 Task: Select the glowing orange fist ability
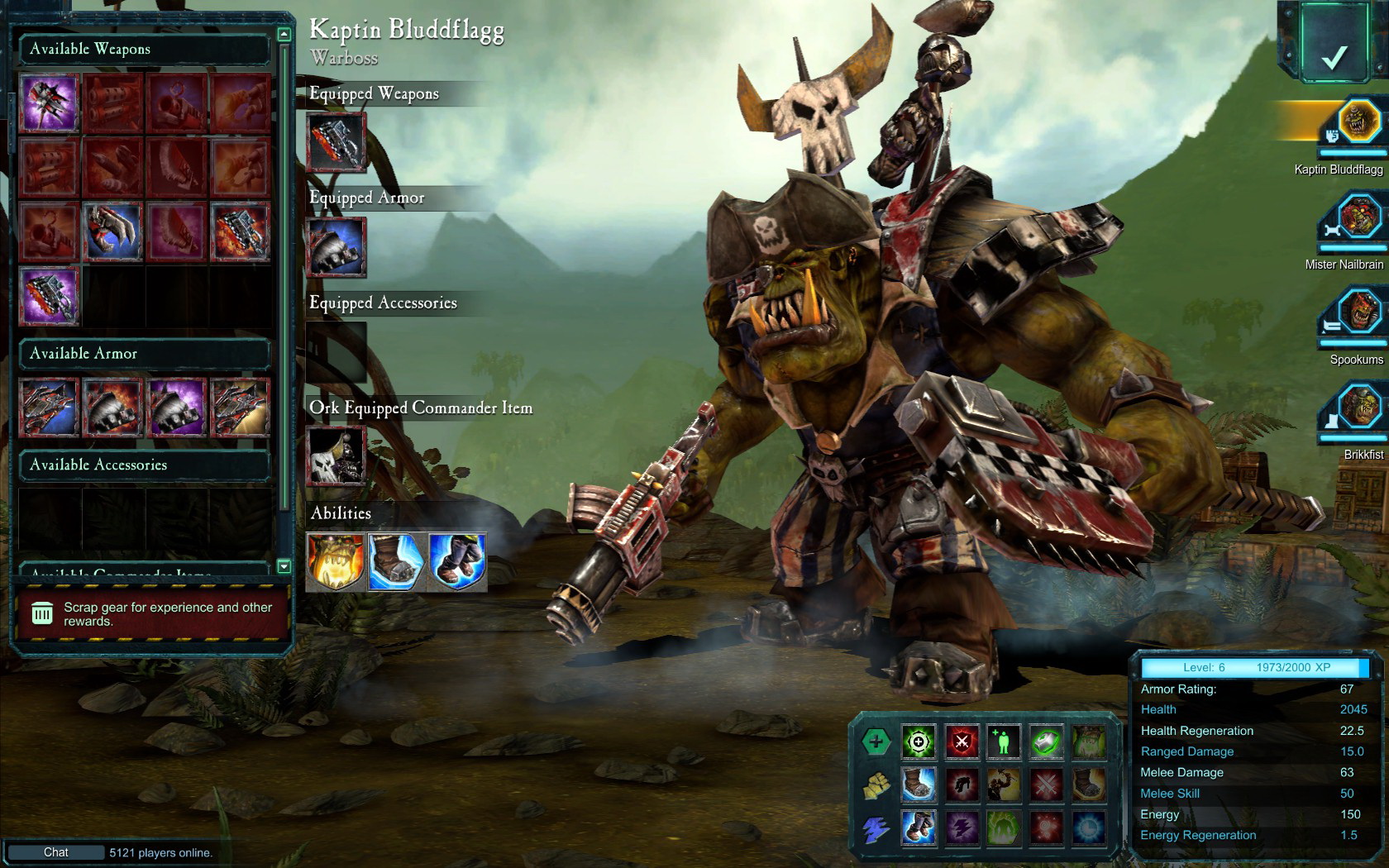point(336,562)
